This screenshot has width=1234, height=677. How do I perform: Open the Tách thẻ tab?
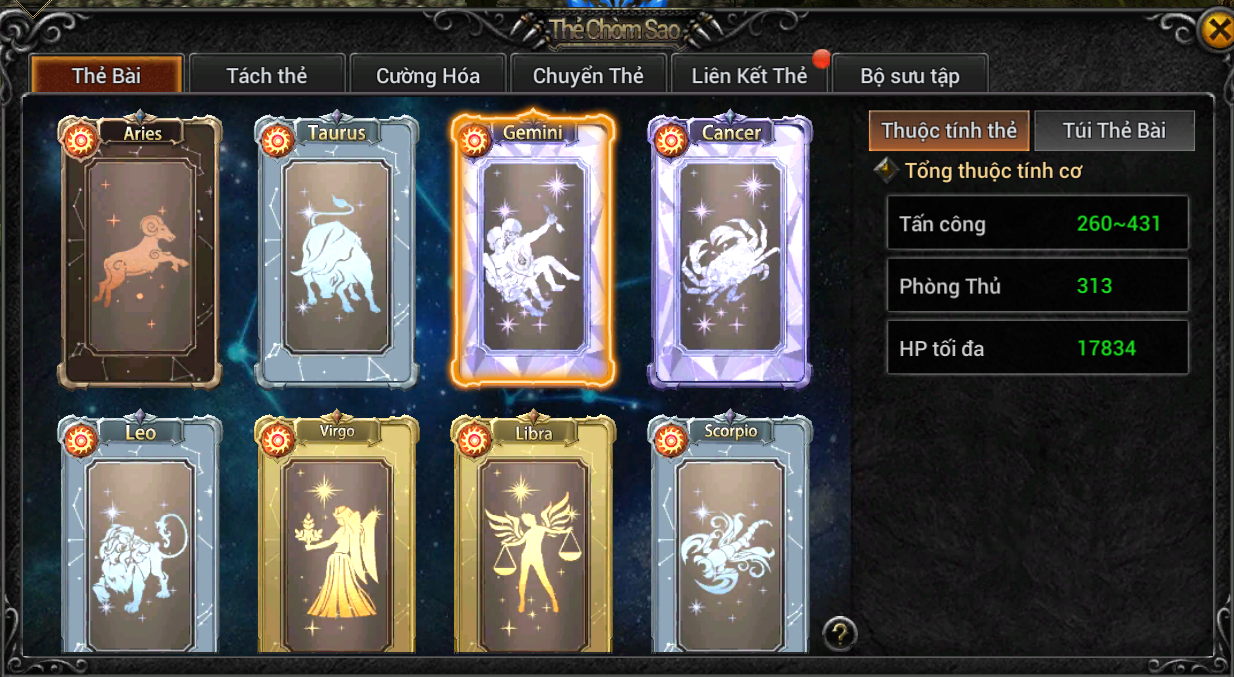267,76
